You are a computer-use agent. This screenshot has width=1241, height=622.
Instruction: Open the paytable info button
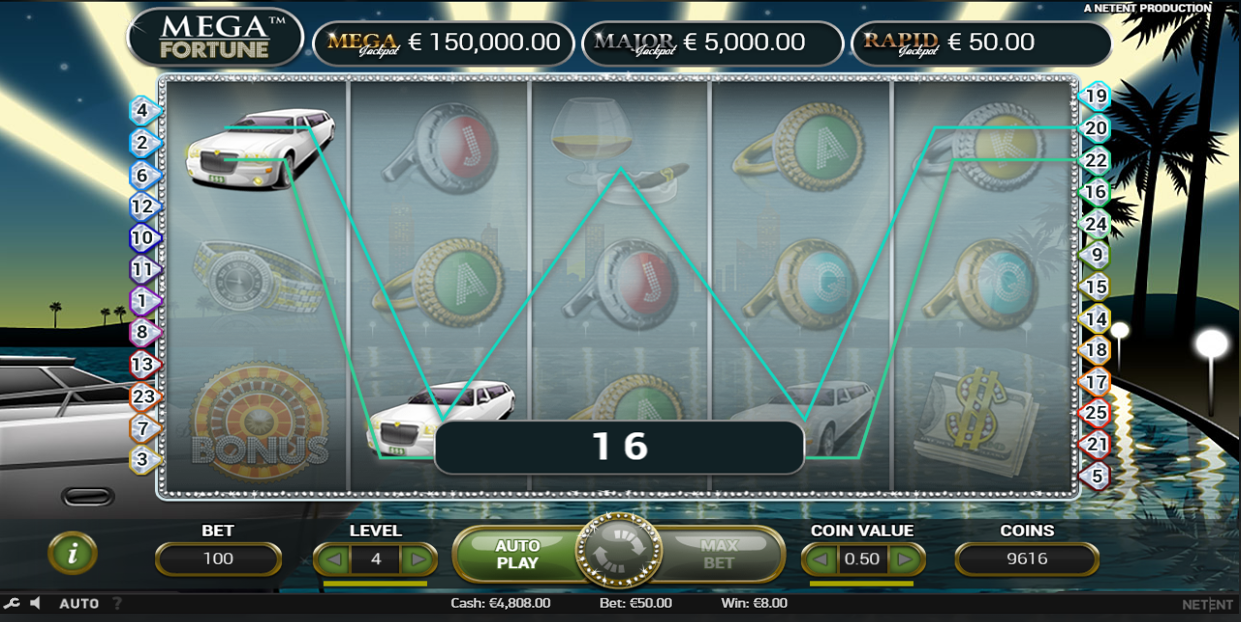click(x=72, y=552)
